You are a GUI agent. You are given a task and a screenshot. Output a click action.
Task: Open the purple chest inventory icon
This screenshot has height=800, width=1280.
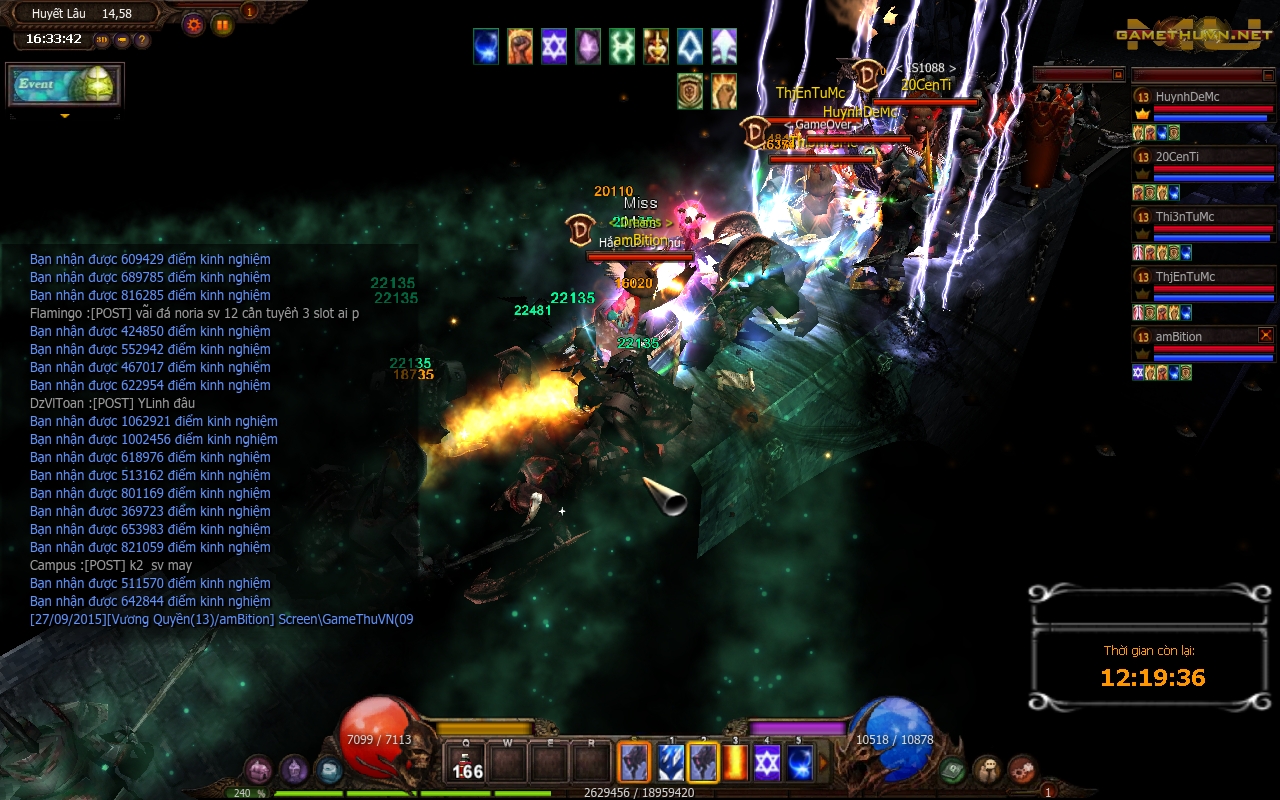coord(258,770)
